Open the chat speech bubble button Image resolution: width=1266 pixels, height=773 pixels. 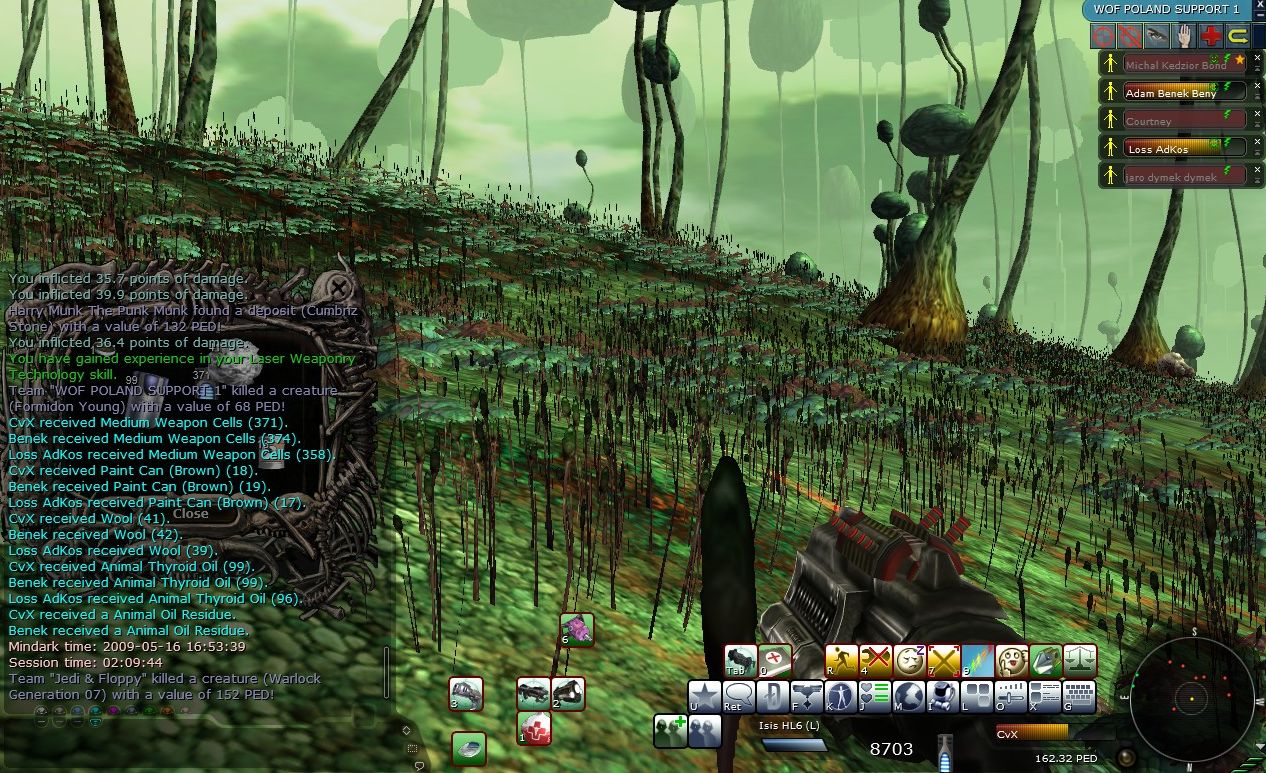(739, 697)
